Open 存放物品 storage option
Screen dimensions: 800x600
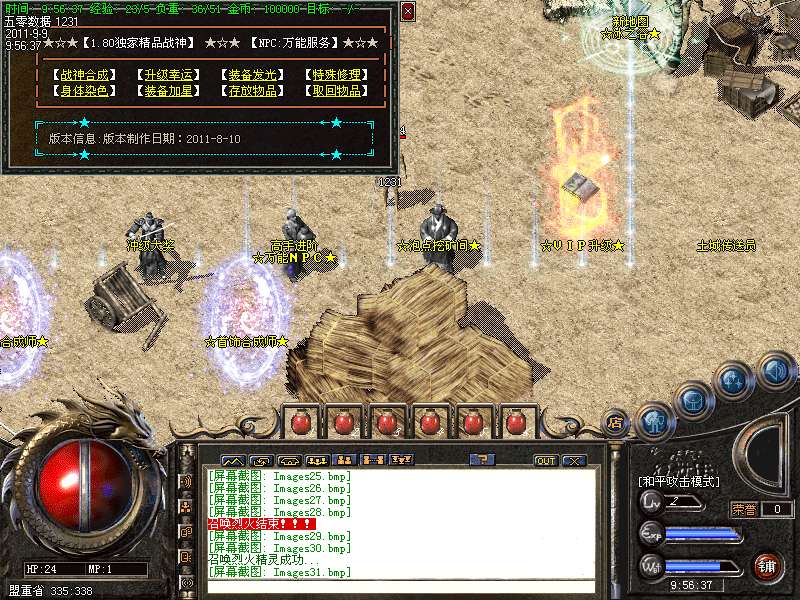249,91
